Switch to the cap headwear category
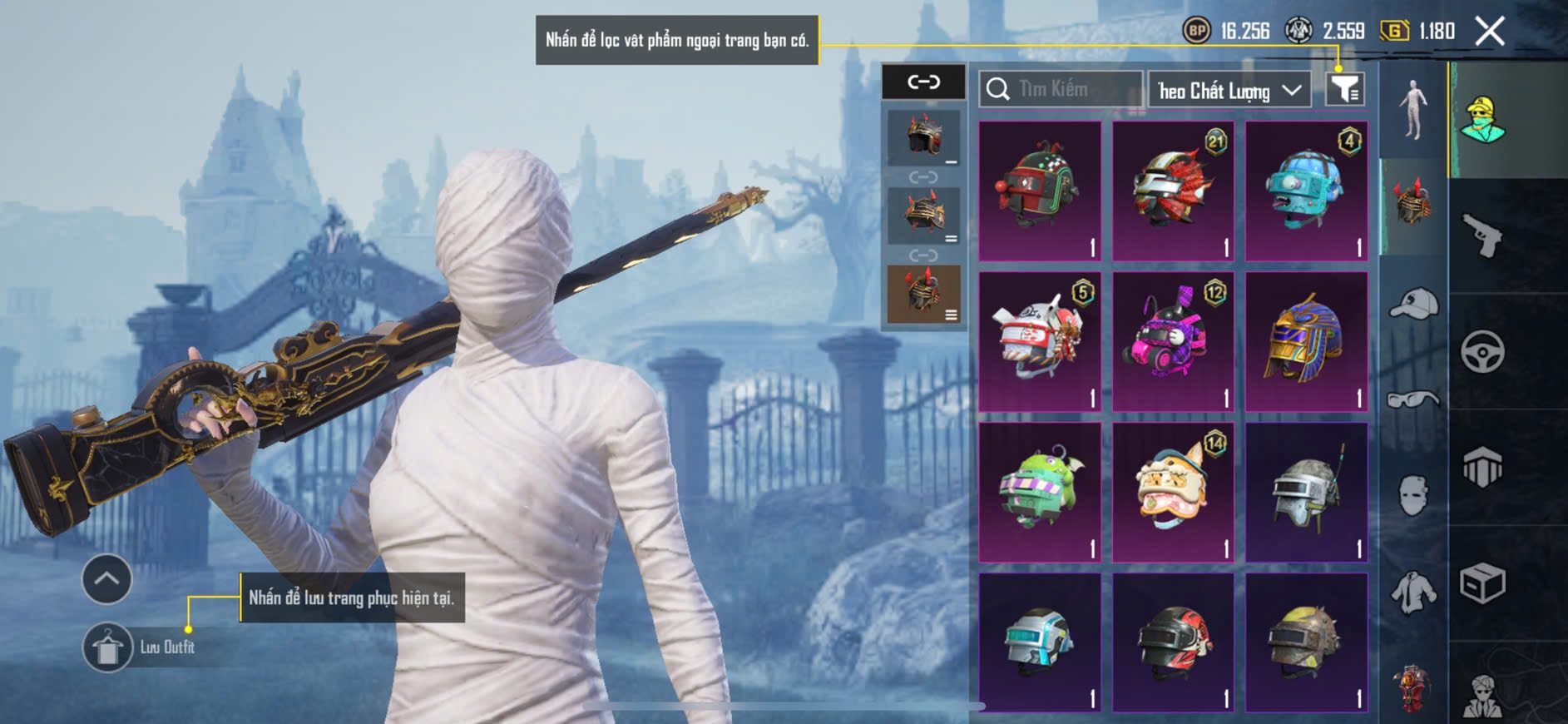1568x724 pixels. (1413, 303)
